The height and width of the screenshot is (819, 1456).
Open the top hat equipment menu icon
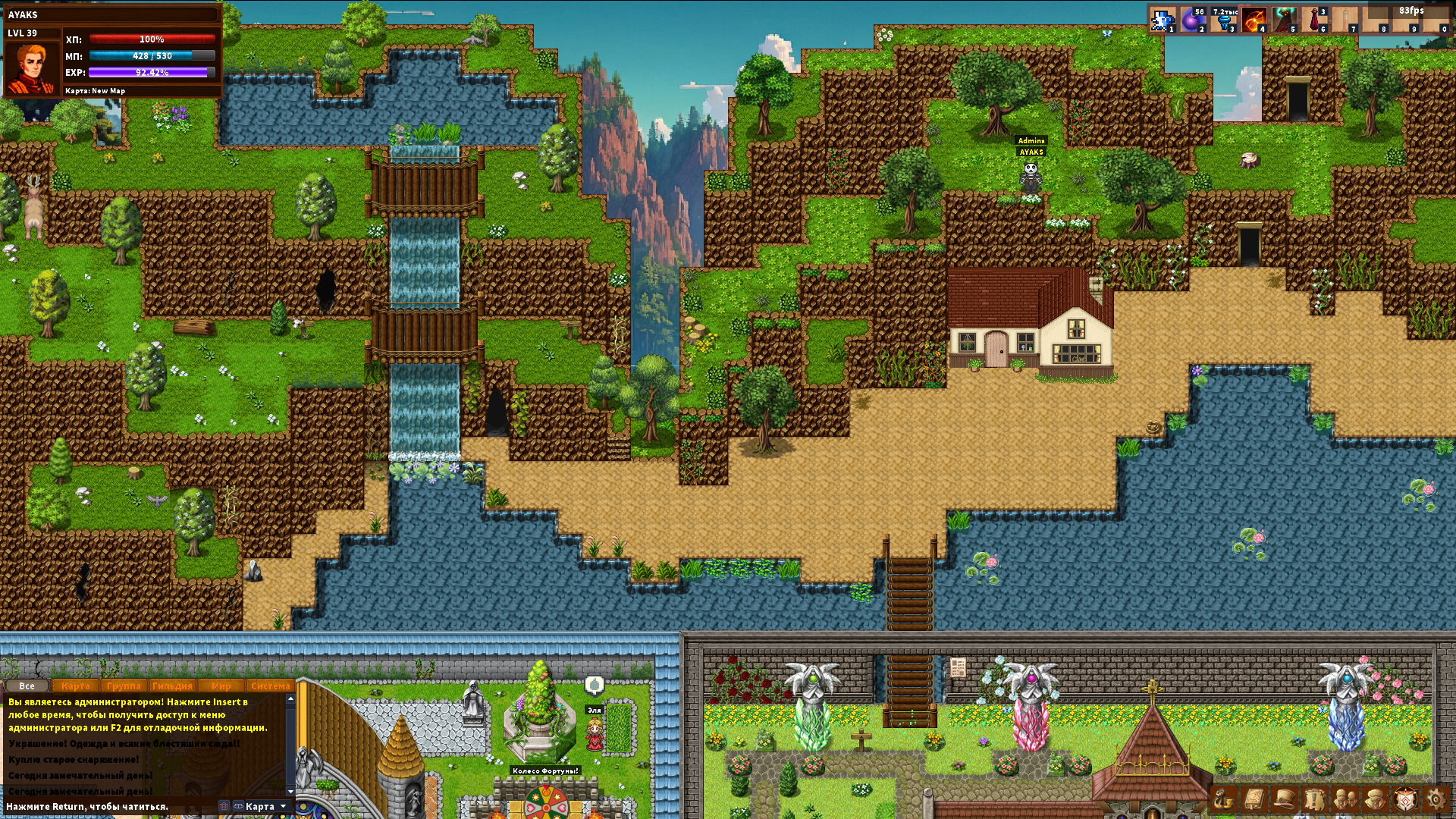tap(1284, 799)
